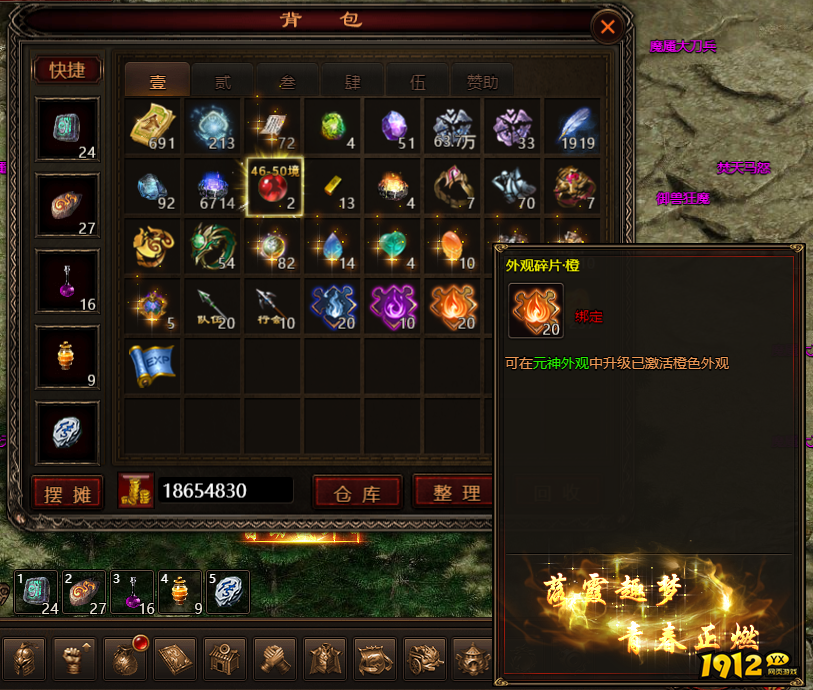Viewport: 813px width, 690px height.
Task: Select bag tab 肆
Action: [x=352, y=82]
